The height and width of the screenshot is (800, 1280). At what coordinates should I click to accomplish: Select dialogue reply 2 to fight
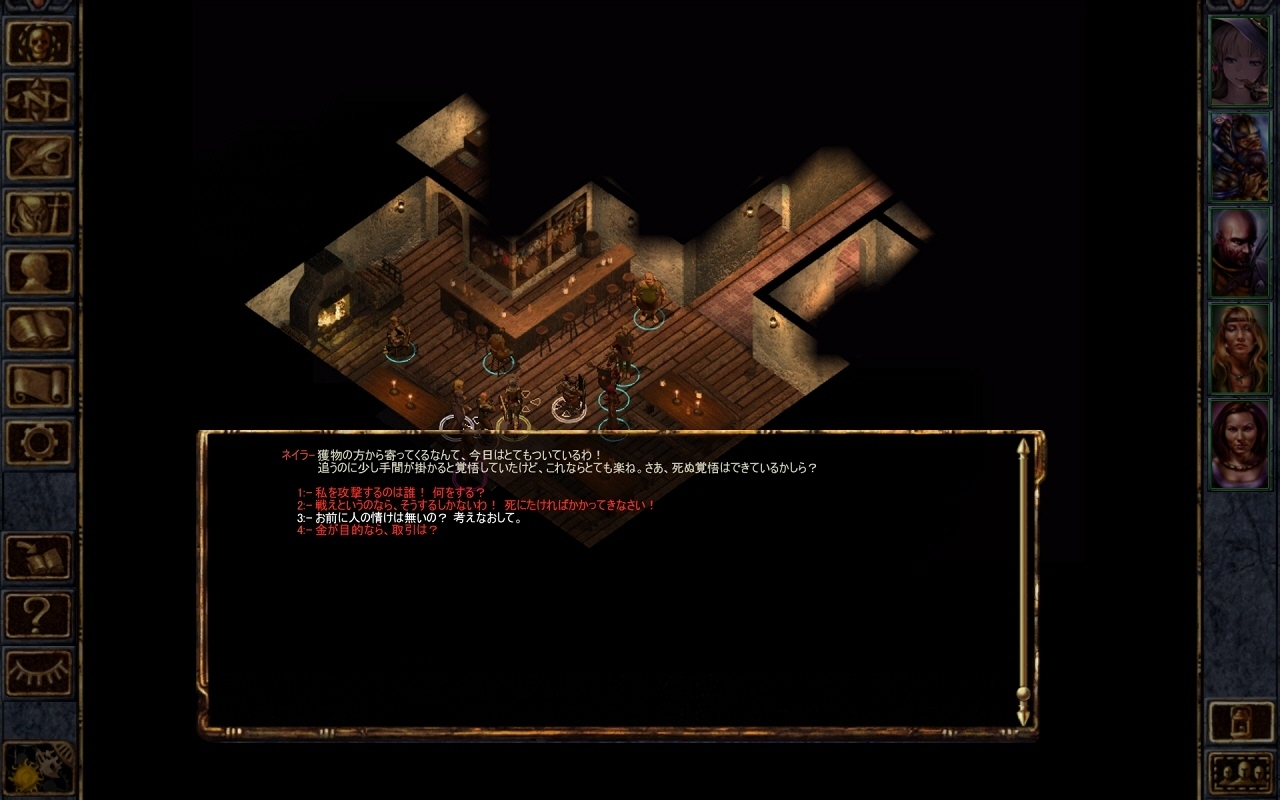[480, 505]
